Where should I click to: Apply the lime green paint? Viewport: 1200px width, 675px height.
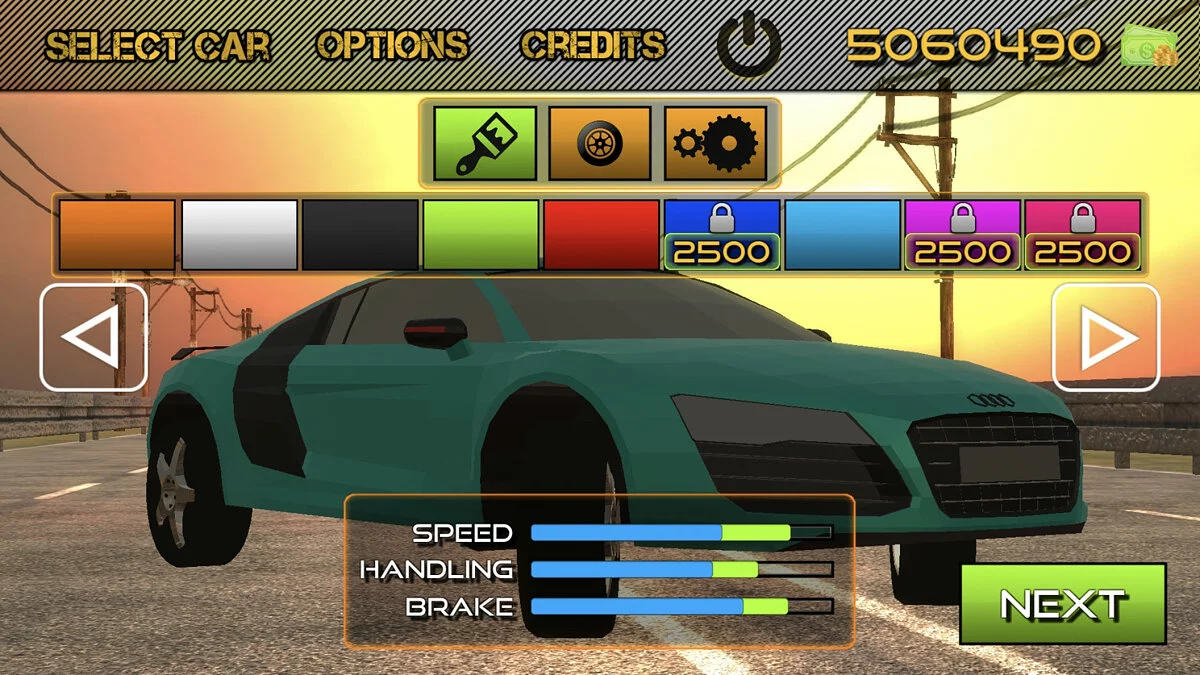tap(481, 235)
